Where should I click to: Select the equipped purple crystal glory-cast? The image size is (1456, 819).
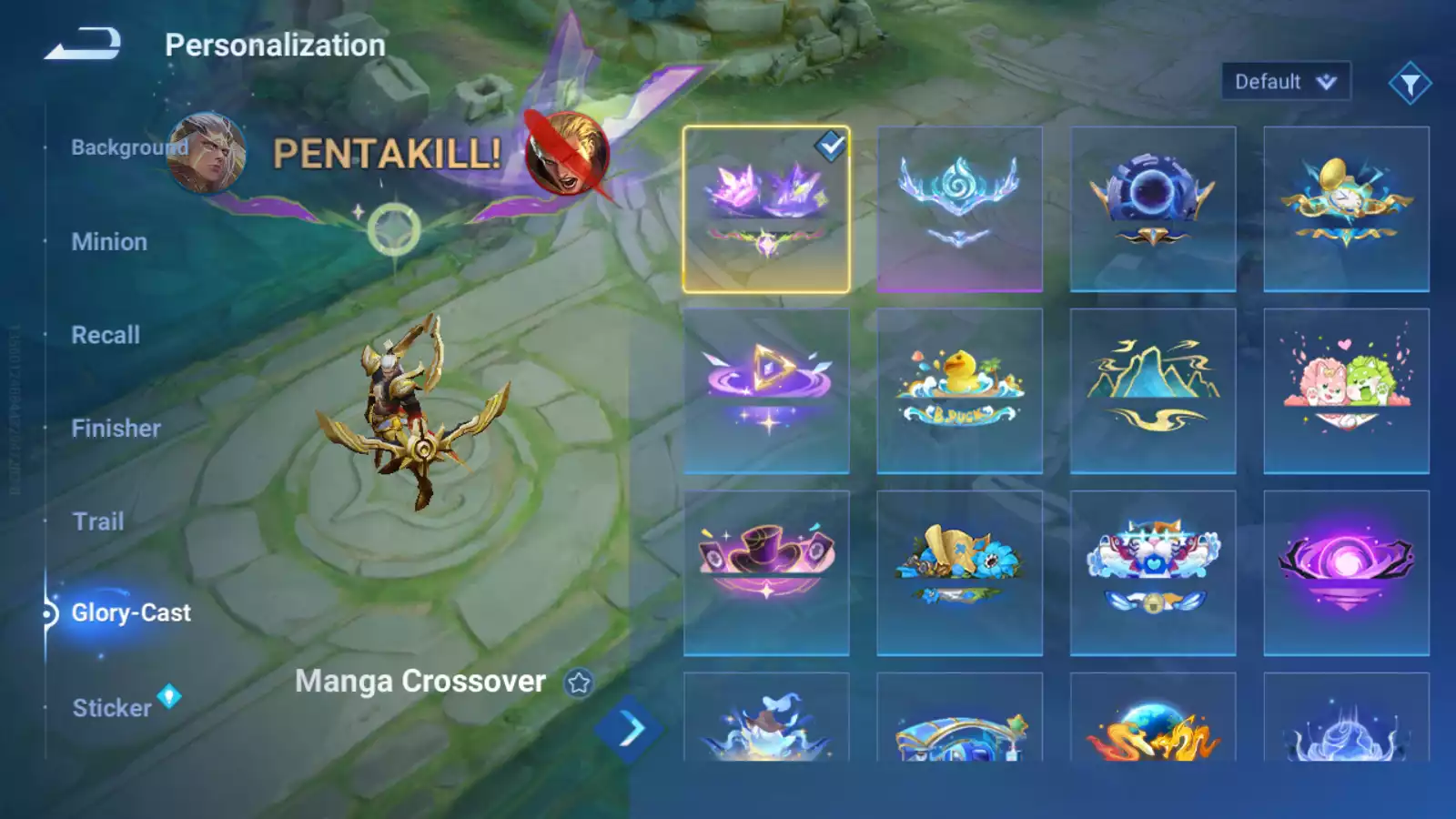tap(766, 209)
